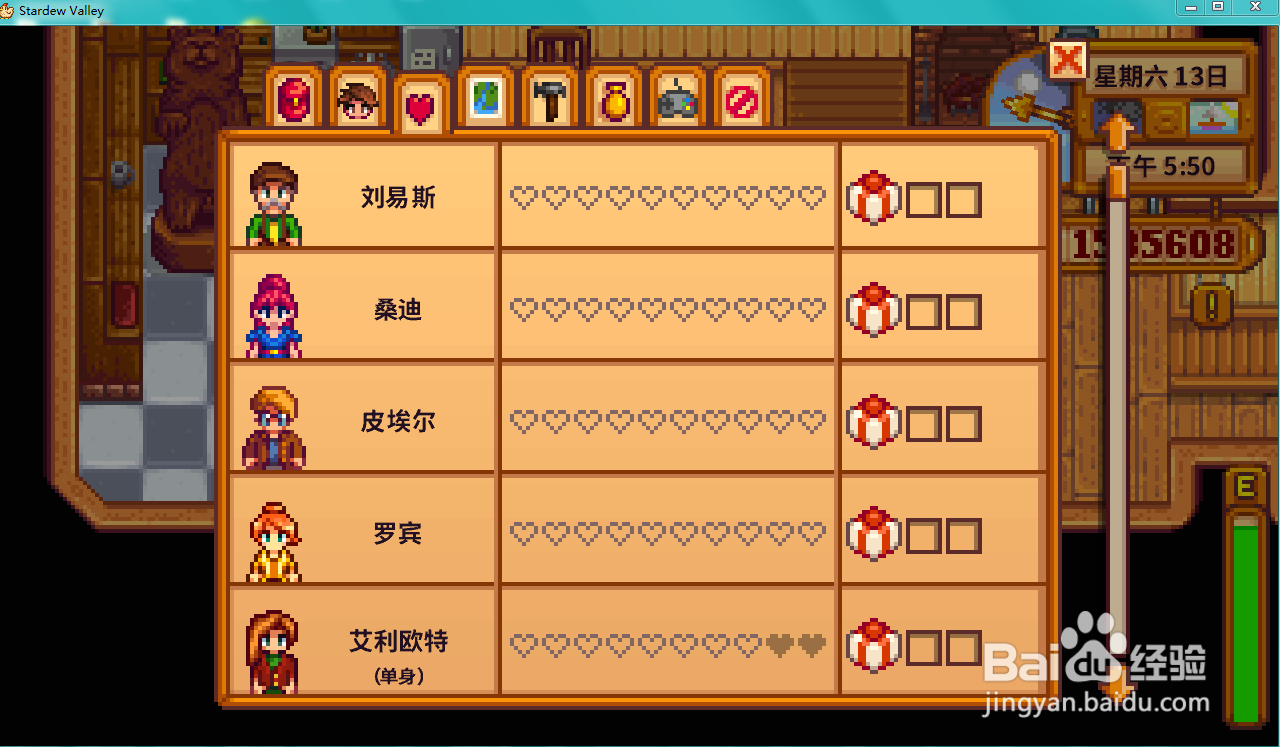Image resolution: width=1280 pixels, height=747 pixels.
Task: Select the exit game tab
Action: (x=742, y=97)
